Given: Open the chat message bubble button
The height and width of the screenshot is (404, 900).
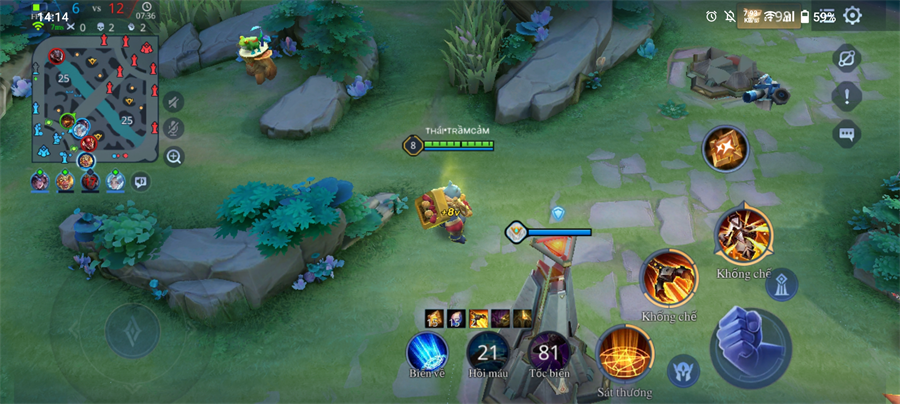Looking at the screenshot, I should click(x=847, y=133).
